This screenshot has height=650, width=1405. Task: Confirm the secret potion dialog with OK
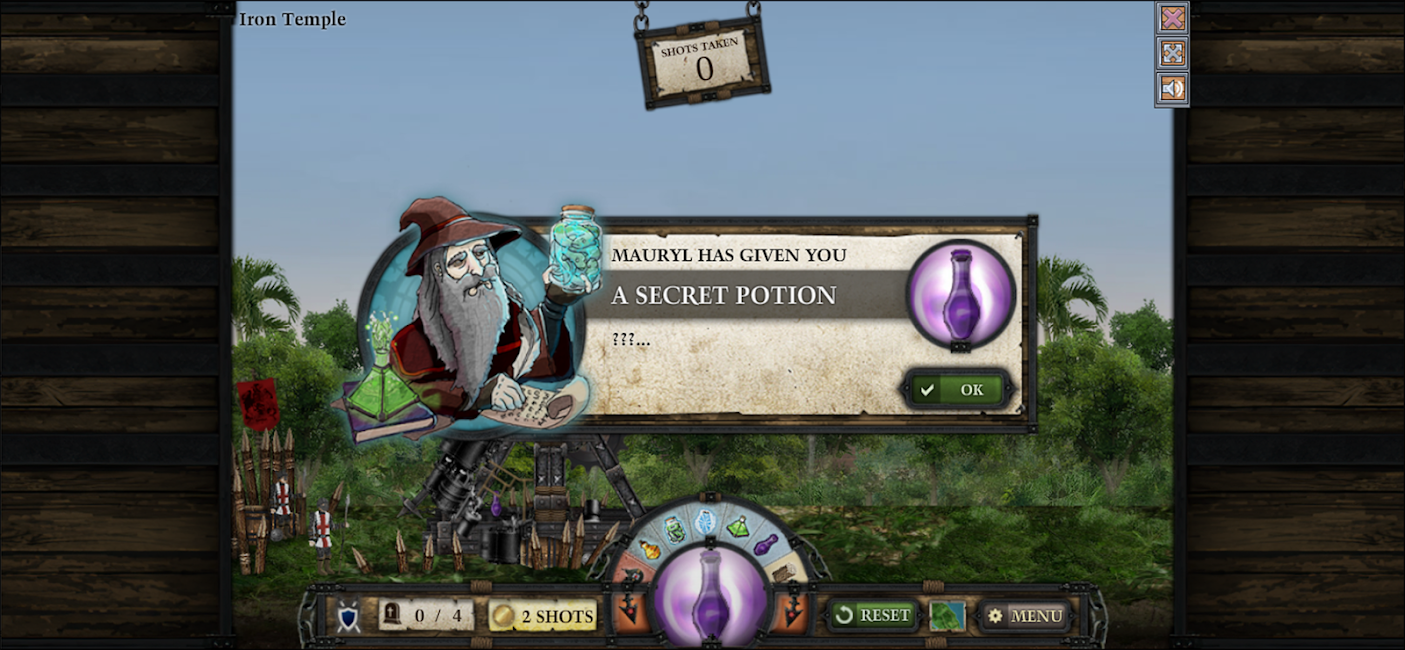tap(957, 389)
